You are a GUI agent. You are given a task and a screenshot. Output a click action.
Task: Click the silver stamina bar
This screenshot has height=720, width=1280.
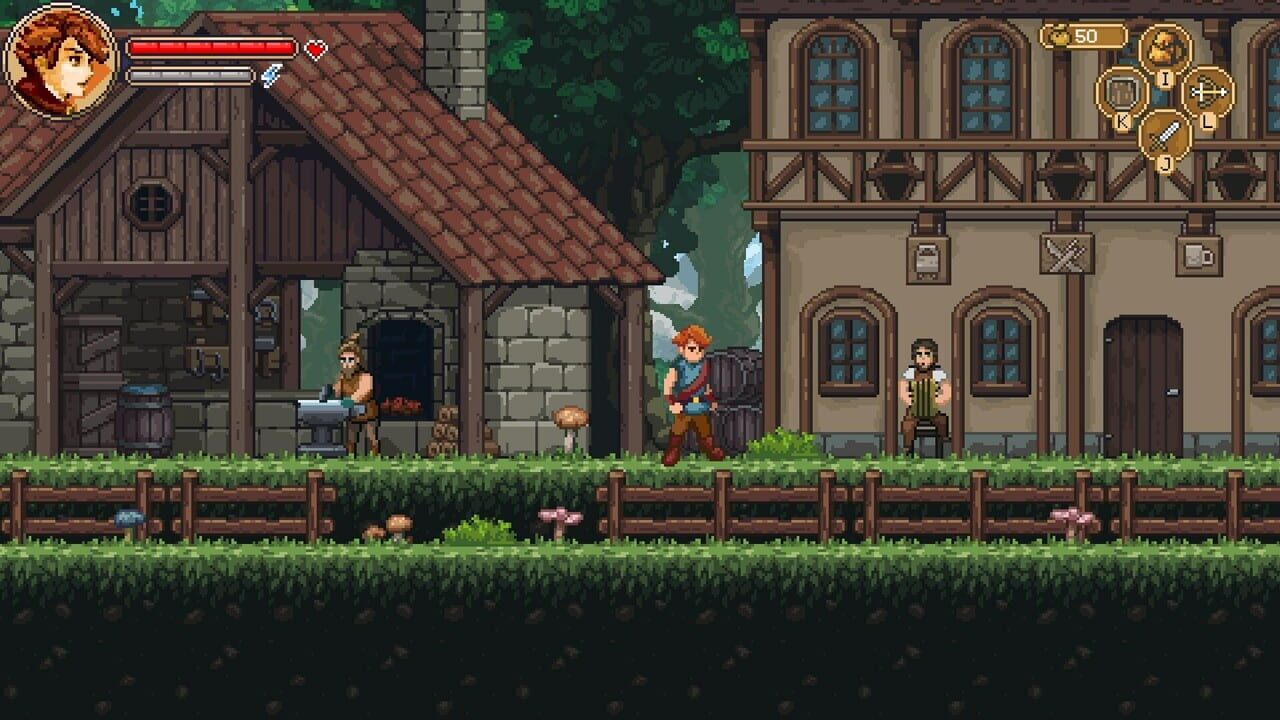tap(190, 76)
